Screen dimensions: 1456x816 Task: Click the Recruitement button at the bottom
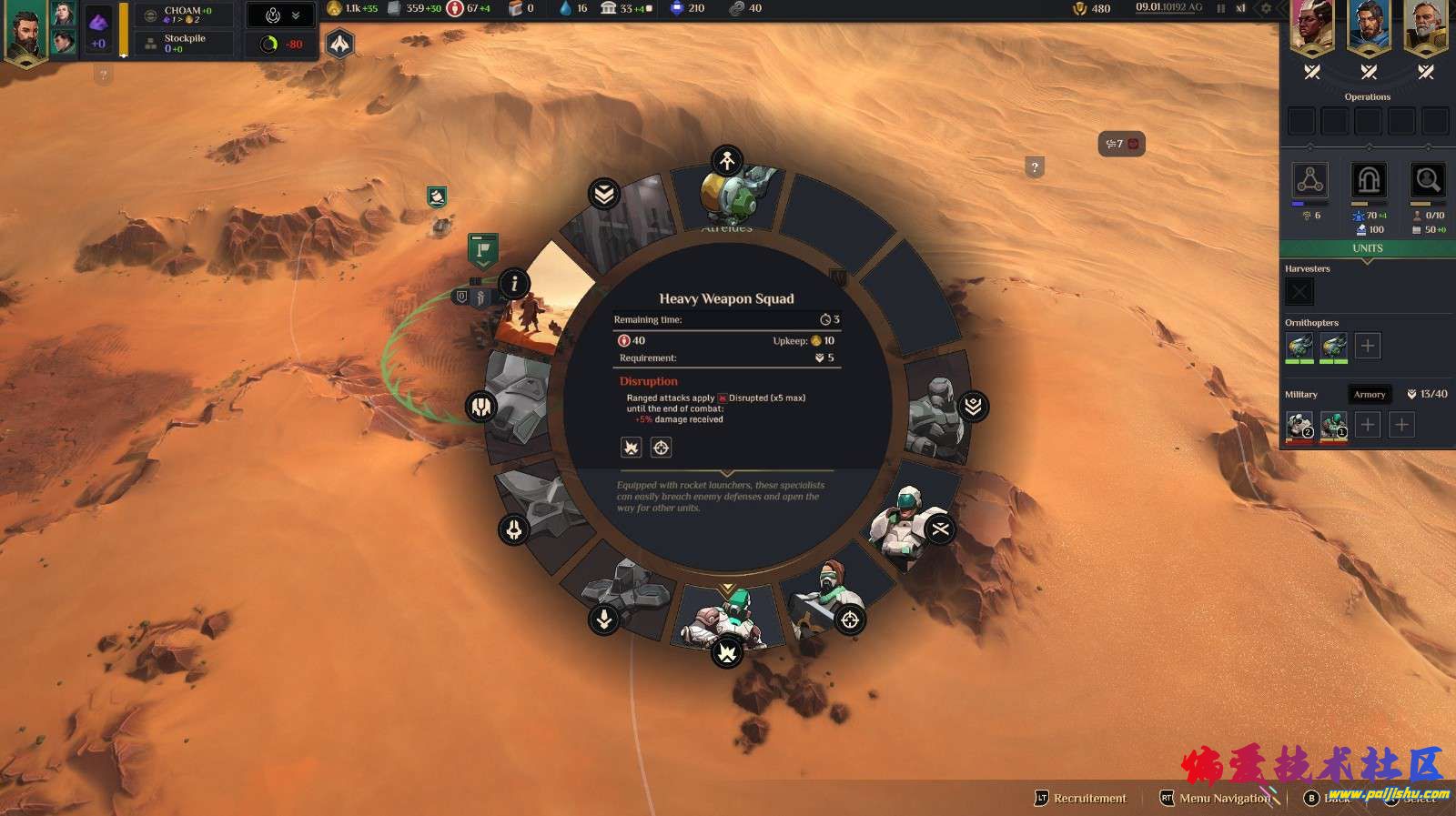point(1090,798)
